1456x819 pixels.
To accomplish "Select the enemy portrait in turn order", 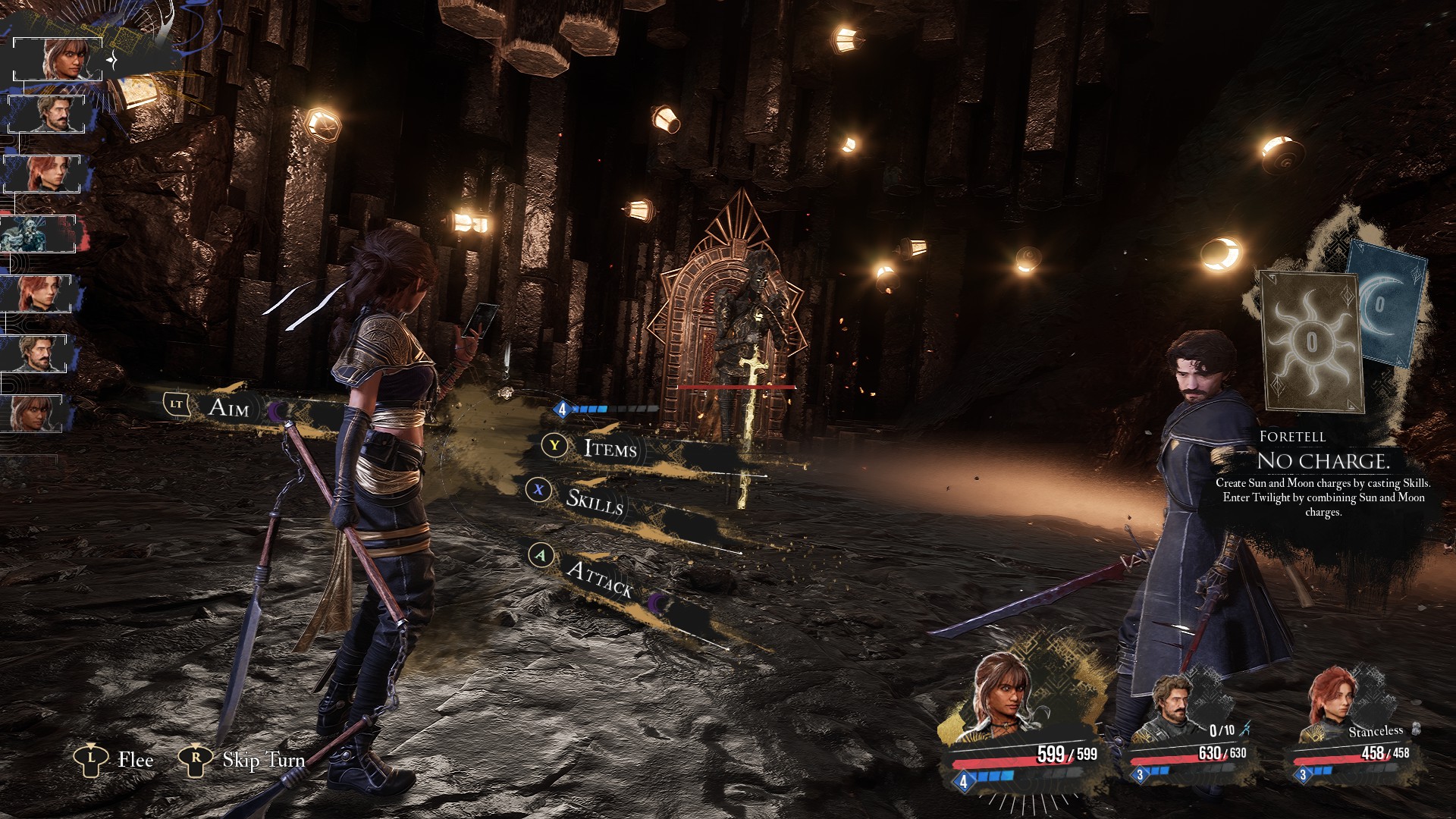I will pos(38,234).
